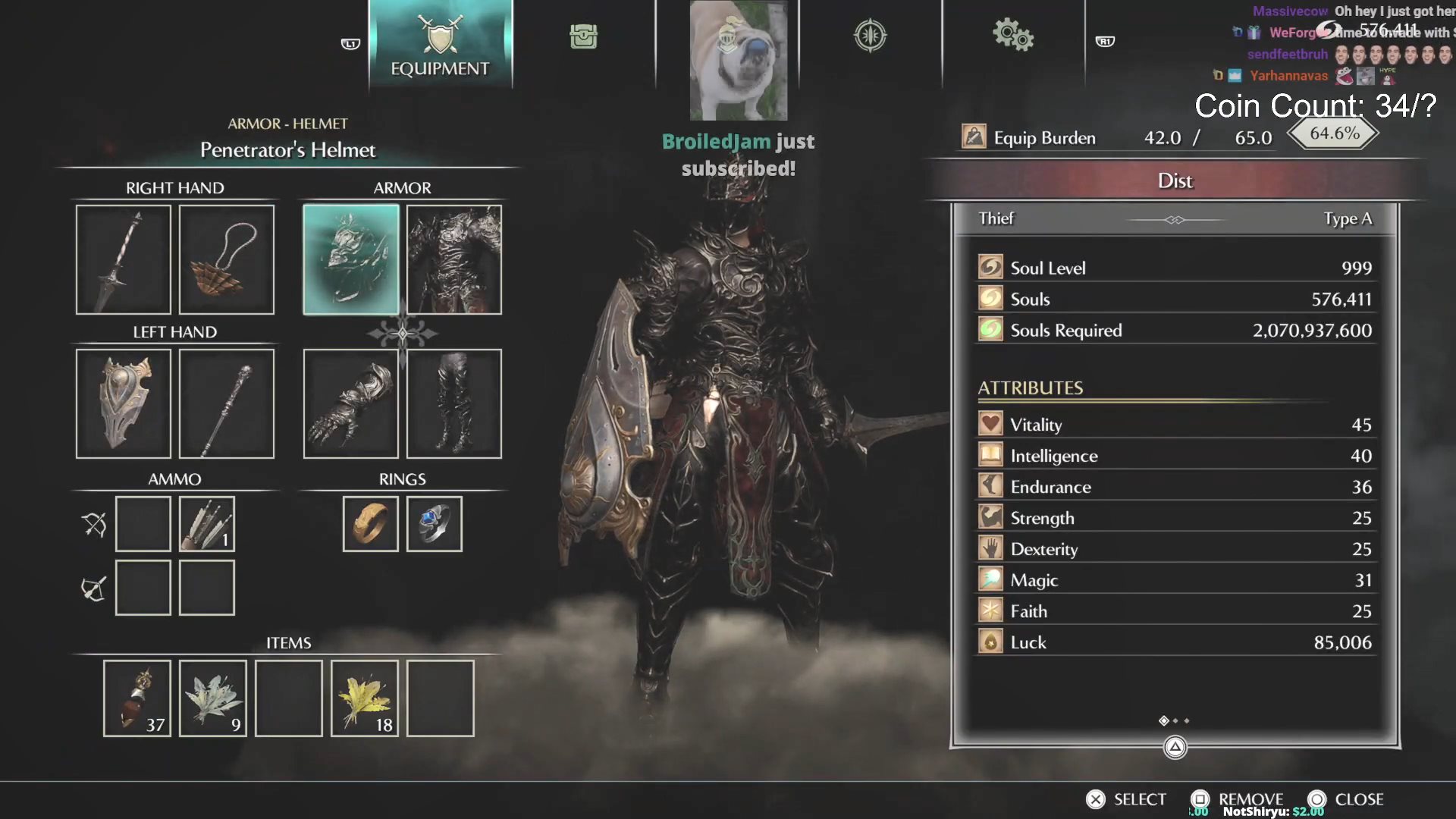Choose the white grass item slot

[x=212, y=698]
